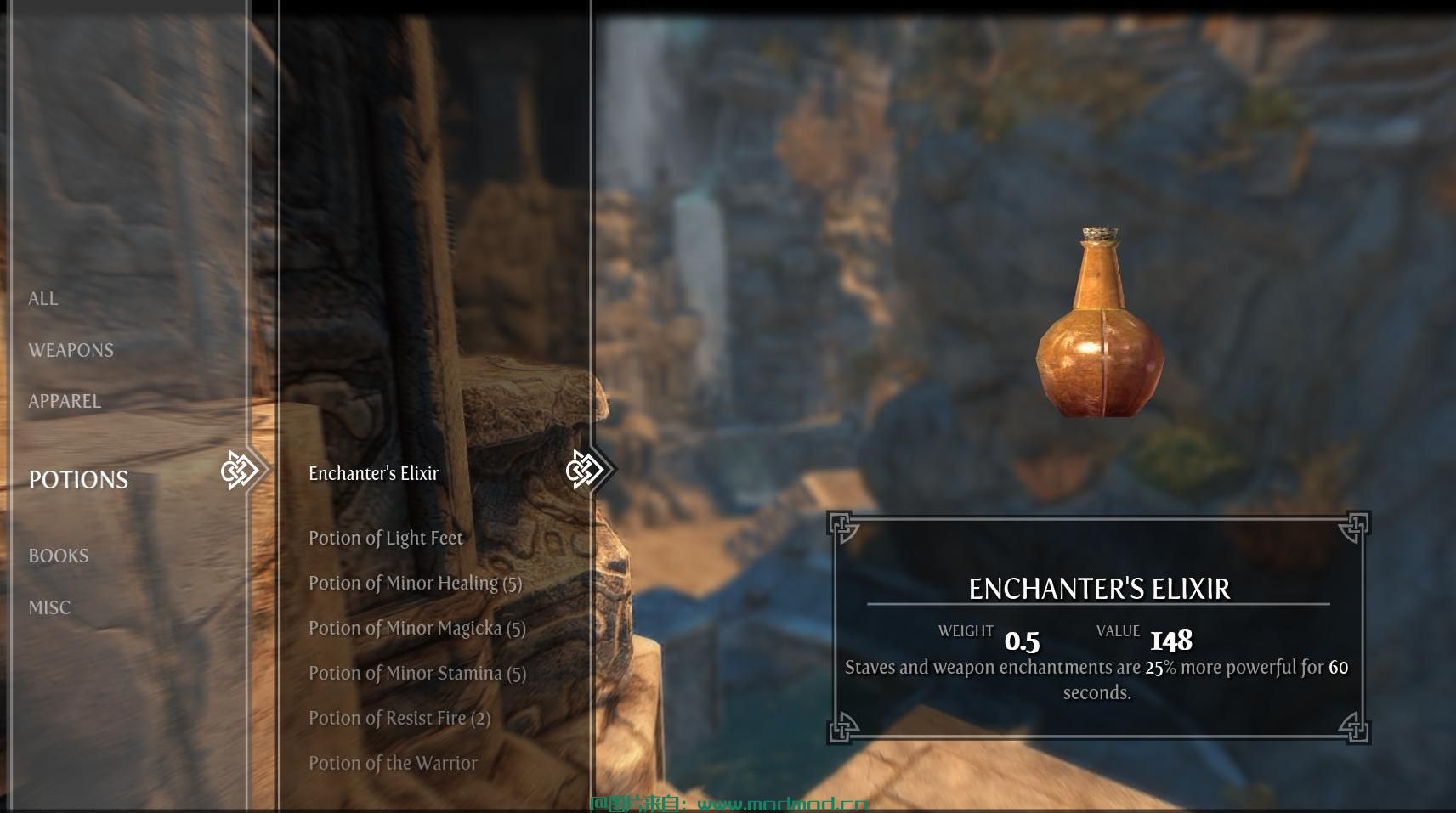Click Potion of Minor Magicka
The image size is (1456, 813).
pyautogui.click(x=416, y=629)
